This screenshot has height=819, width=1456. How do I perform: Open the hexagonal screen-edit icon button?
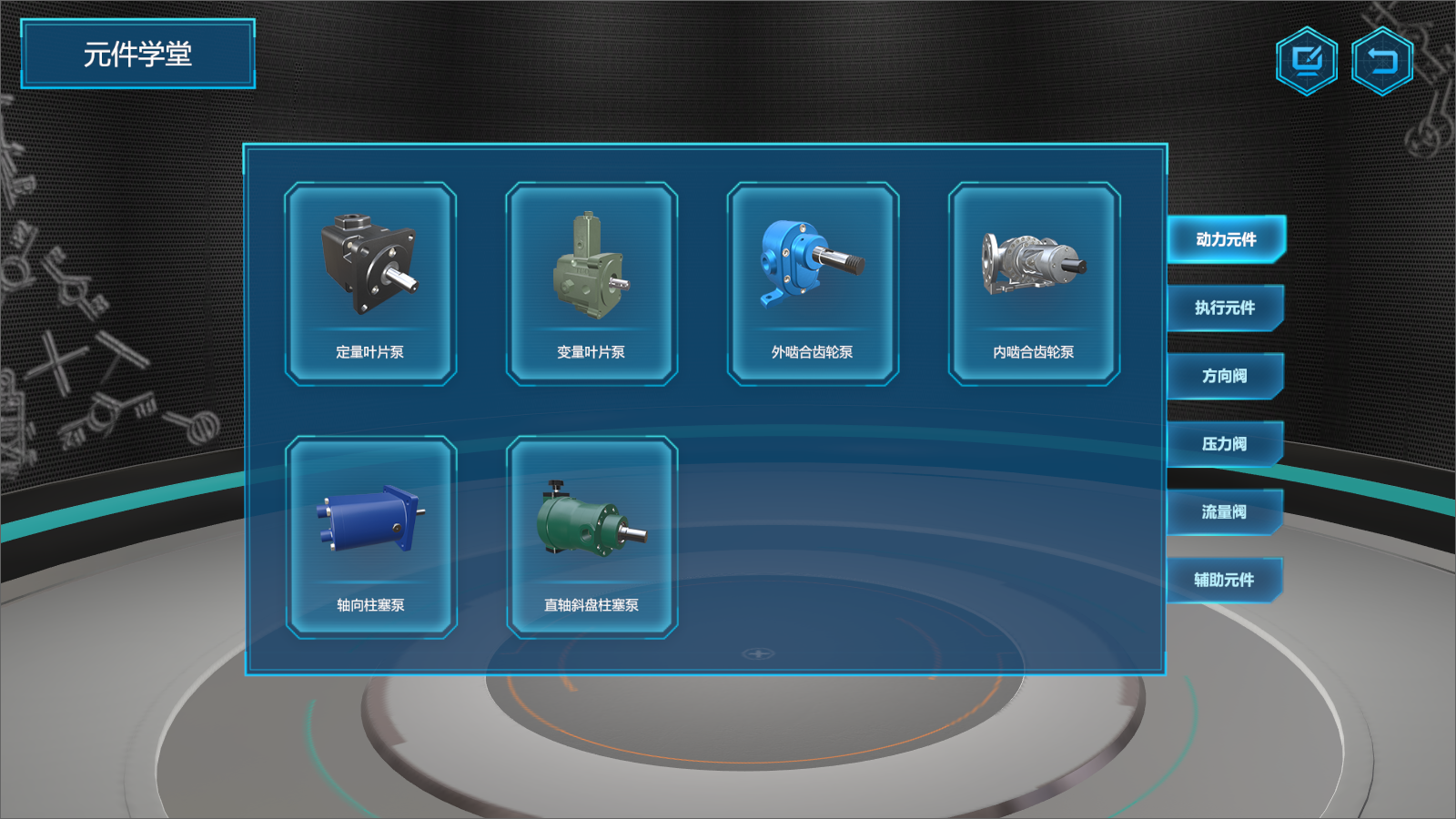[1307, 61]
